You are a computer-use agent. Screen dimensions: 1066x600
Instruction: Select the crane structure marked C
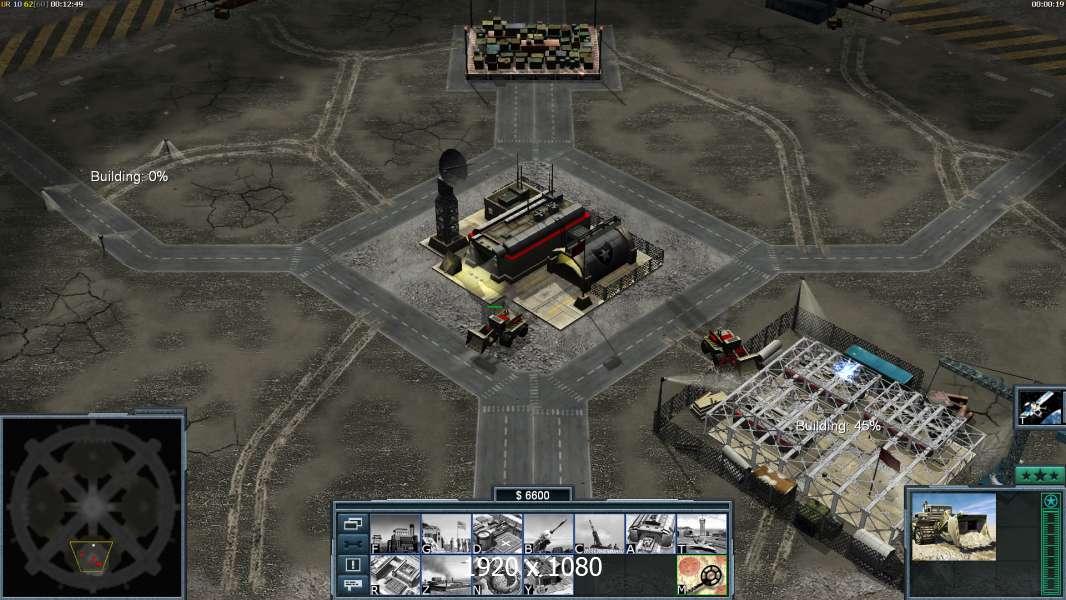click(x=599, y=534)
